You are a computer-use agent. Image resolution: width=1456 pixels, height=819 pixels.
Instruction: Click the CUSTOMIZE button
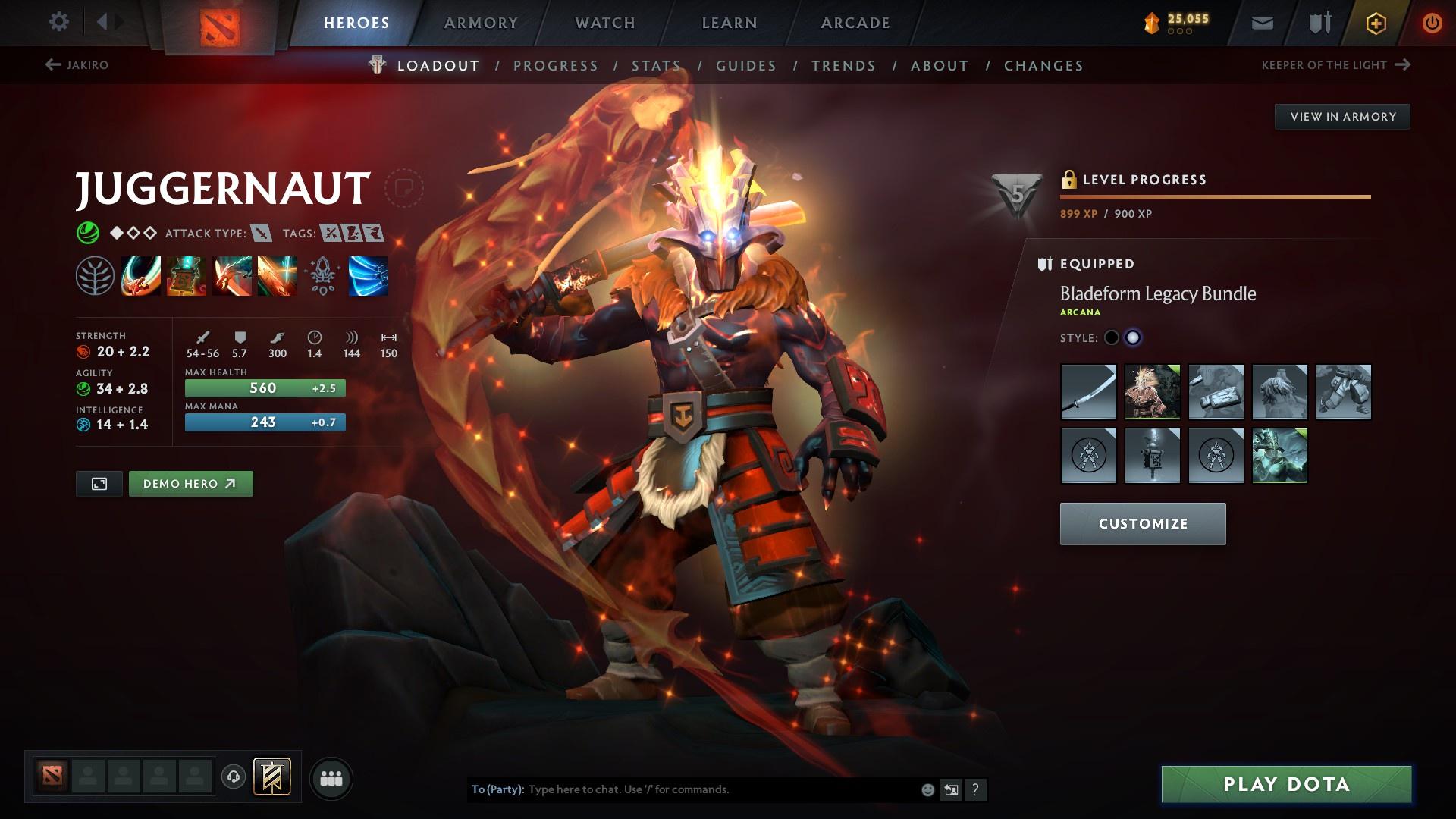pyautogui.click(x=1142, y=523)
